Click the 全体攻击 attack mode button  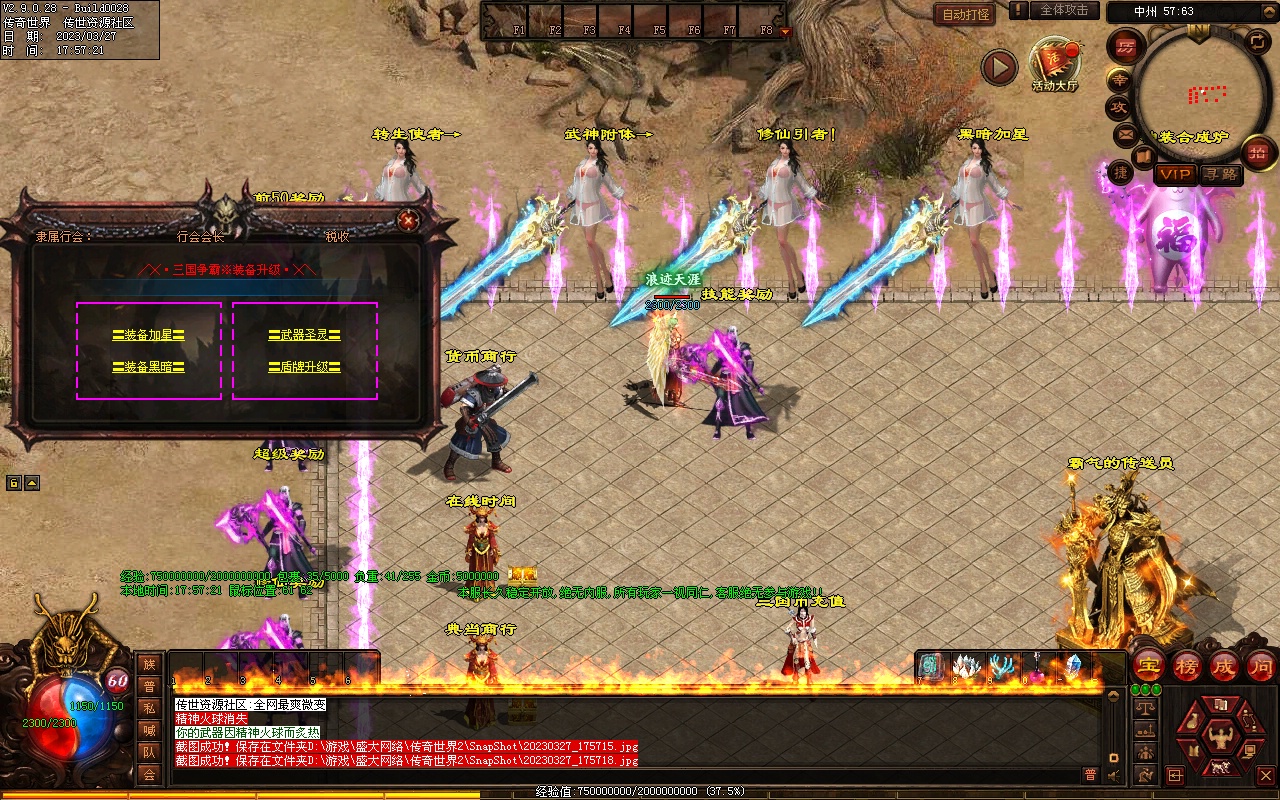coord(1063,10)
